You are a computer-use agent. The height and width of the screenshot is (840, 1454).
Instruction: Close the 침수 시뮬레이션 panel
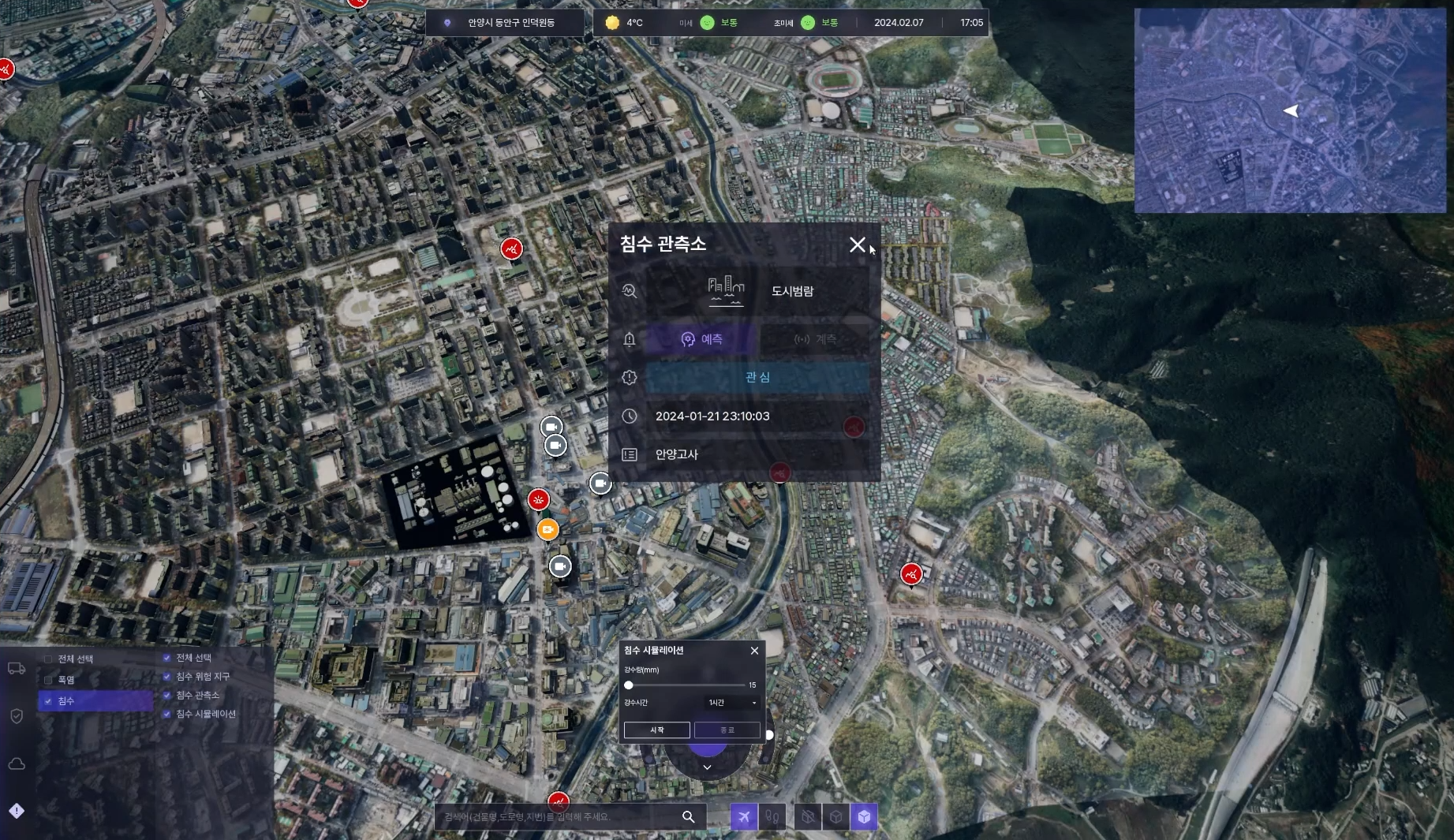754,651
